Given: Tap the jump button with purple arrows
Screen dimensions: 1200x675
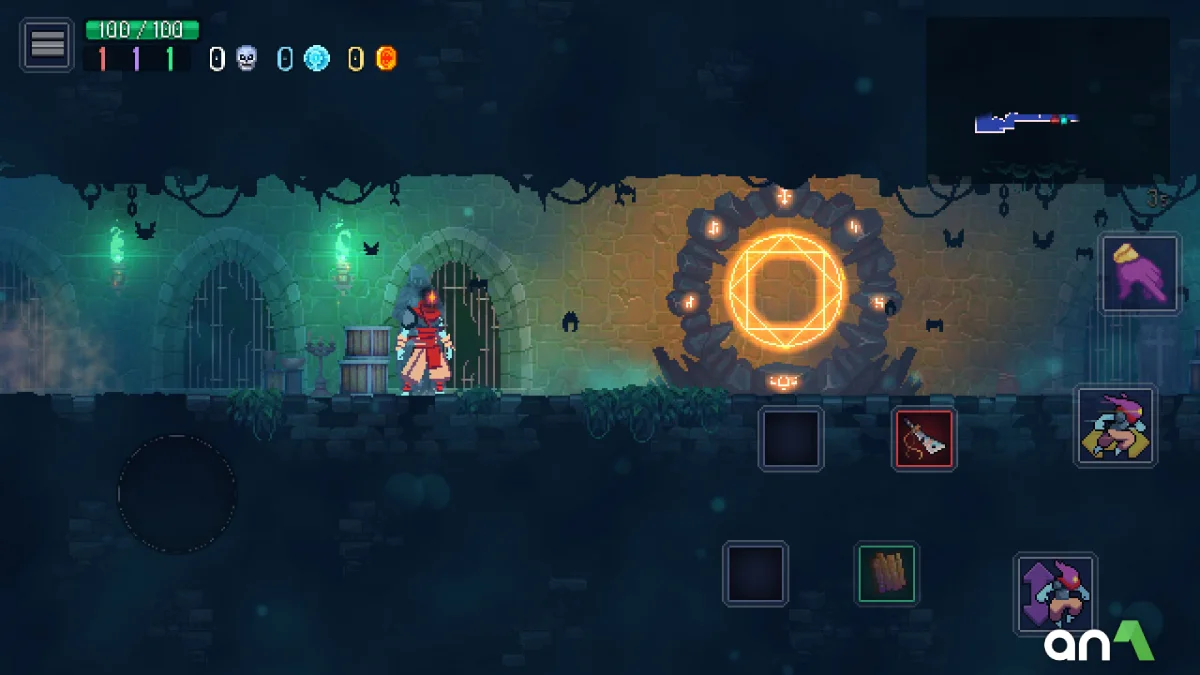Looking at the screenshot, I should (1055, 593).
